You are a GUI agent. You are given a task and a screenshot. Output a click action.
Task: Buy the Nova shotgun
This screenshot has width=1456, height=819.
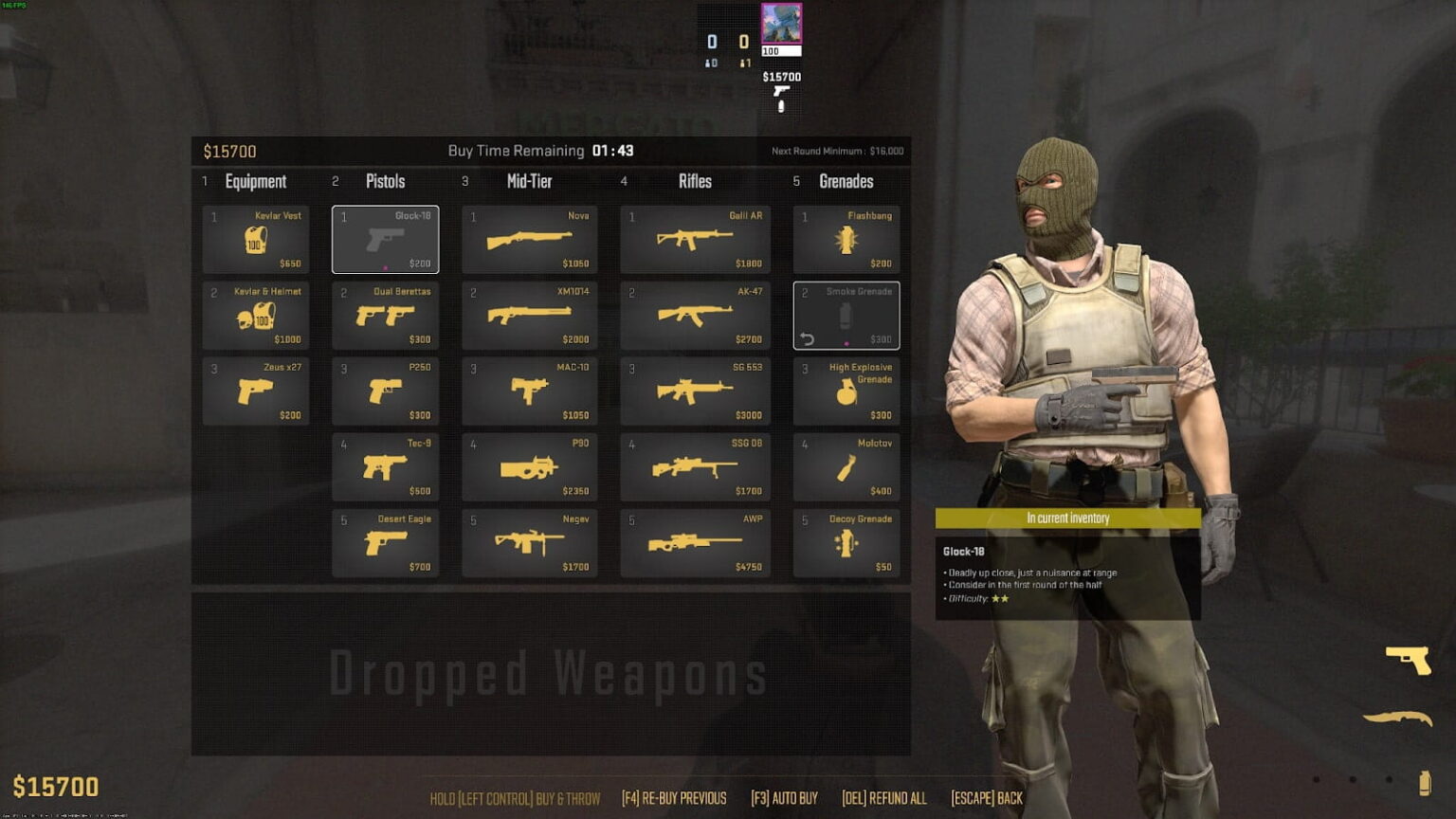point(530,239)
